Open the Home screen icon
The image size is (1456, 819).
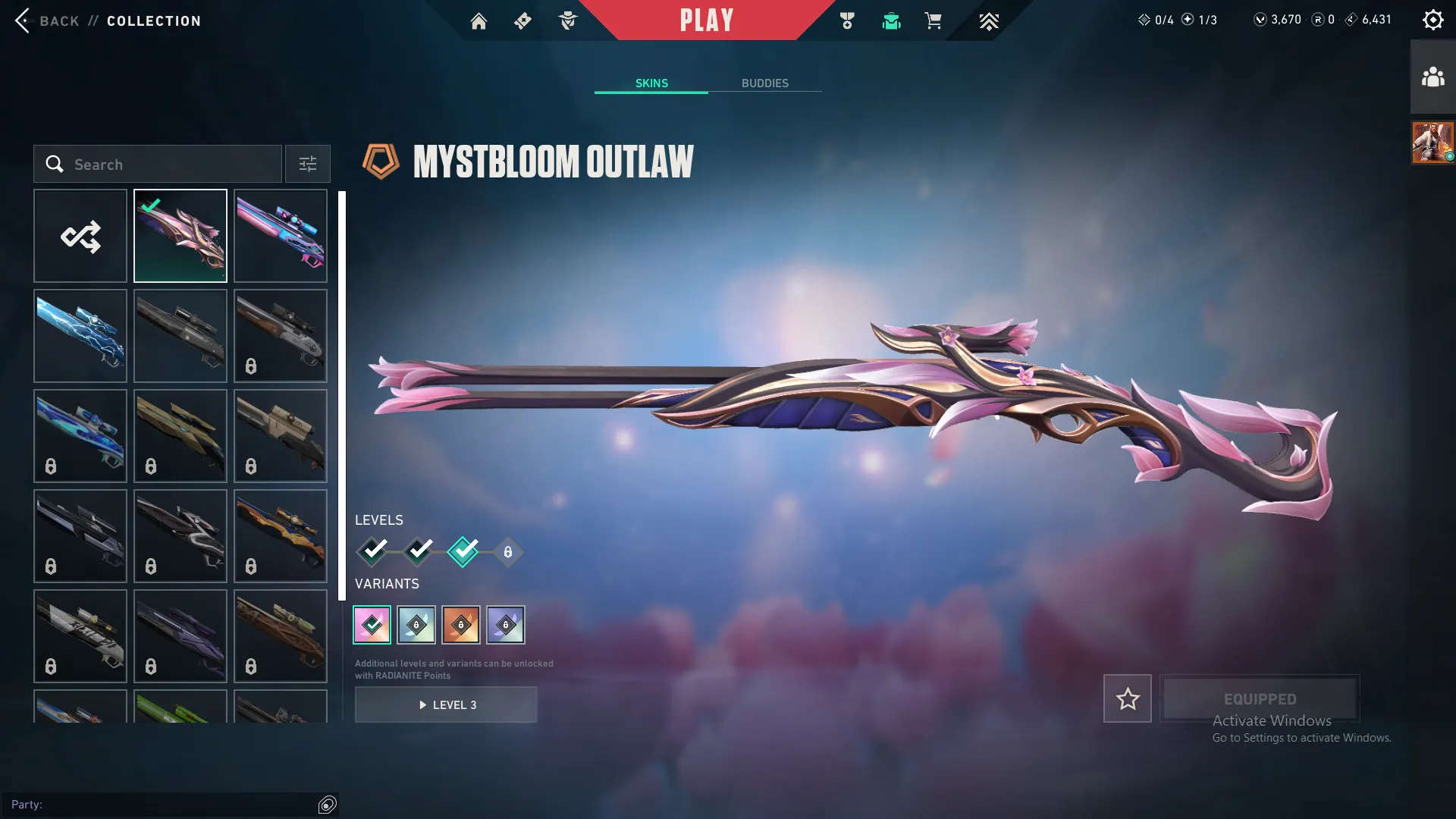coord(479,20)
